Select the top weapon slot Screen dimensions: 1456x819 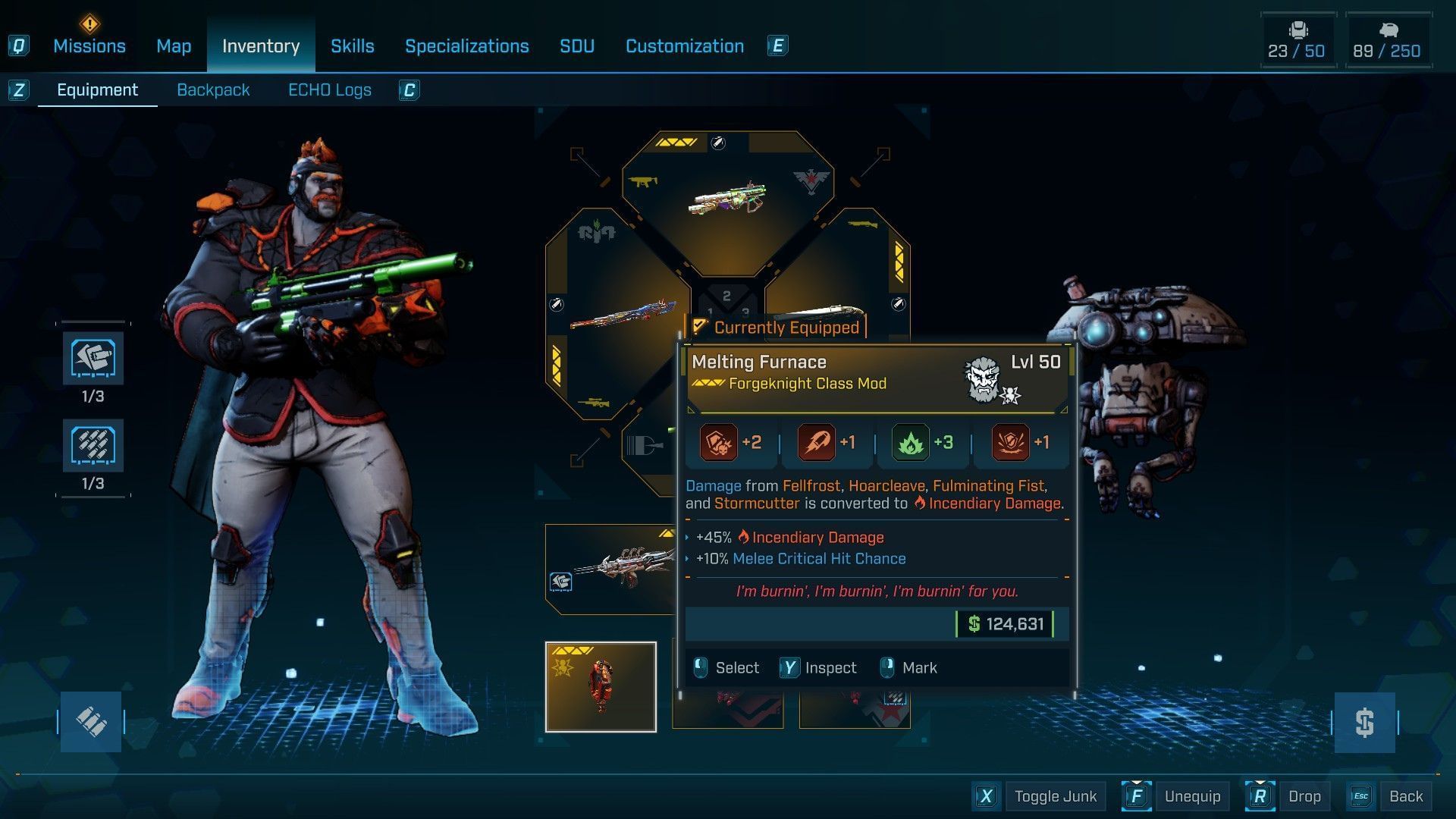coord(727,200)
